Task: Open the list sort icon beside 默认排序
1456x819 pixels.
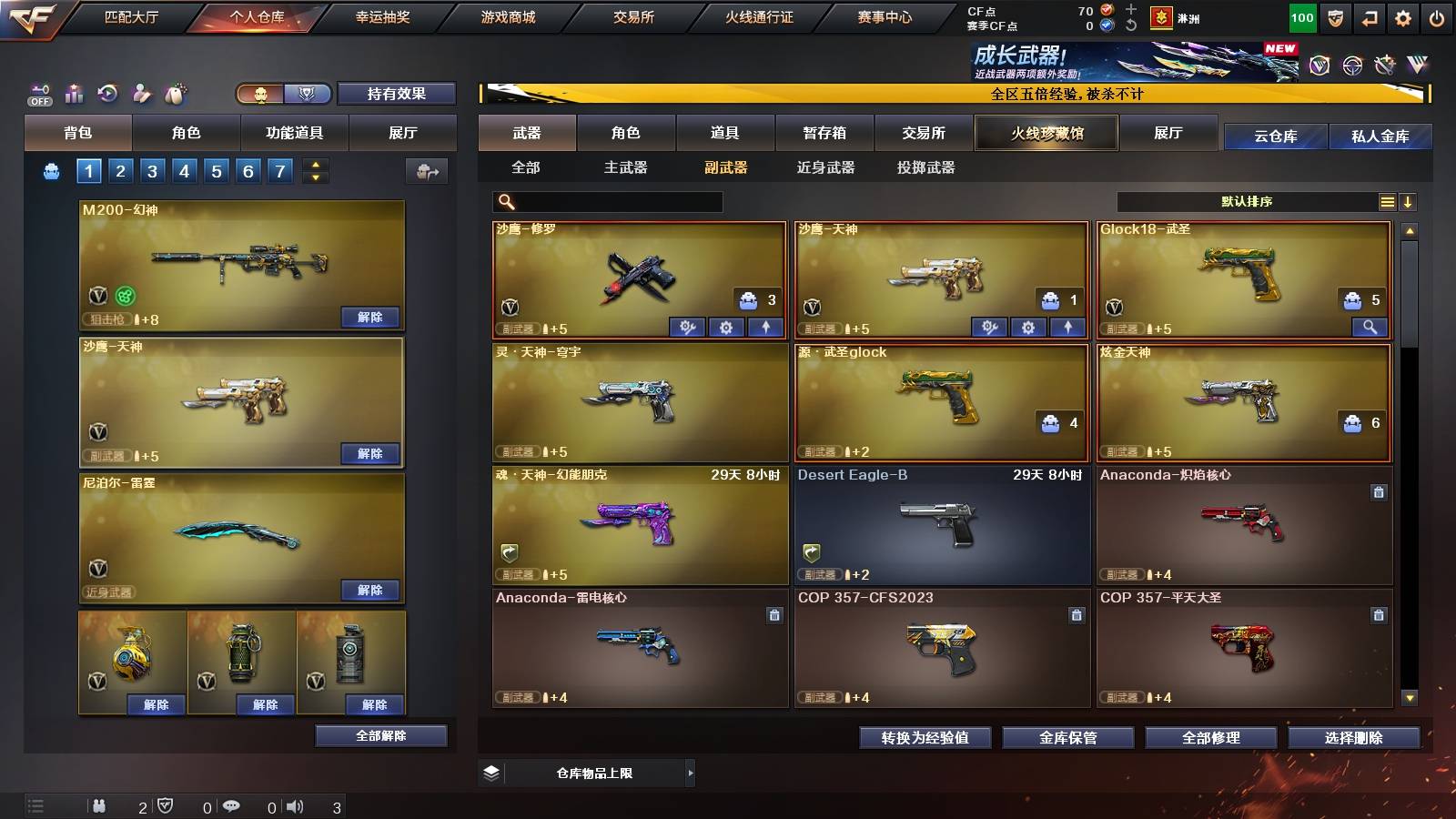Action: [1387, 201]
